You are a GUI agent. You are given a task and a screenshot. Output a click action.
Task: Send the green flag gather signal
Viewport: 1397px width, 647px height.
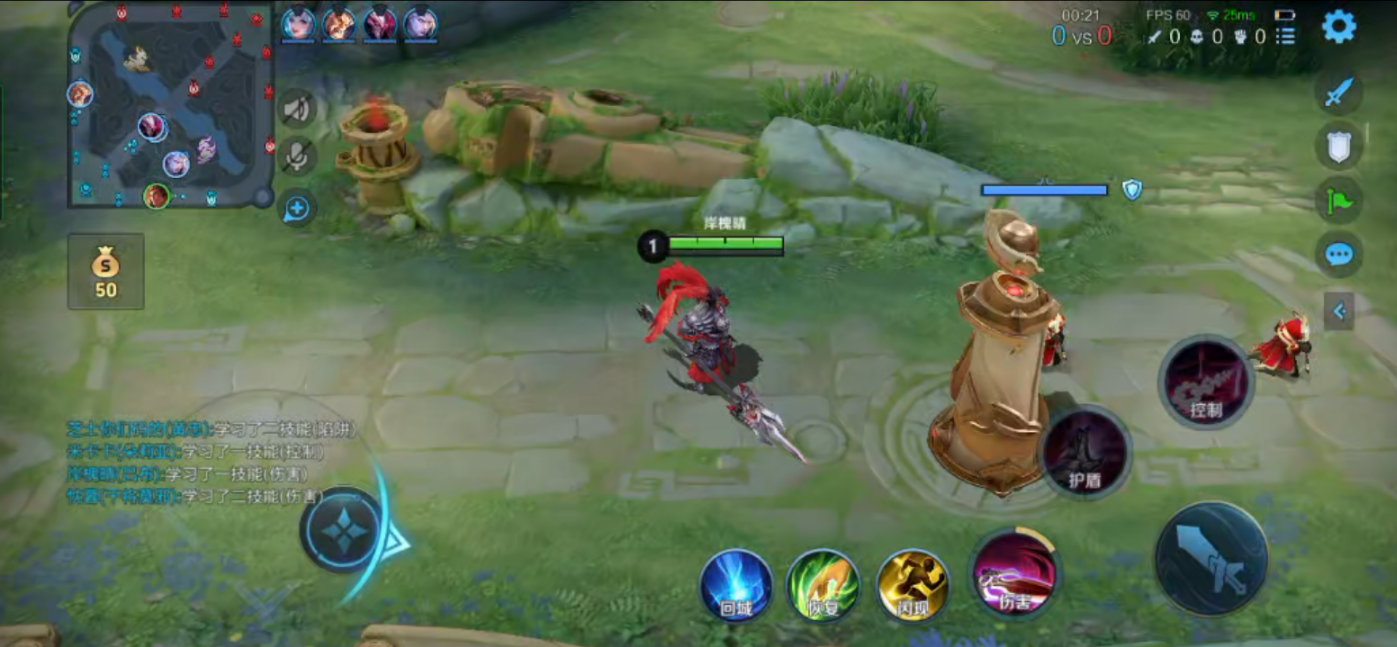point(1339,202)
